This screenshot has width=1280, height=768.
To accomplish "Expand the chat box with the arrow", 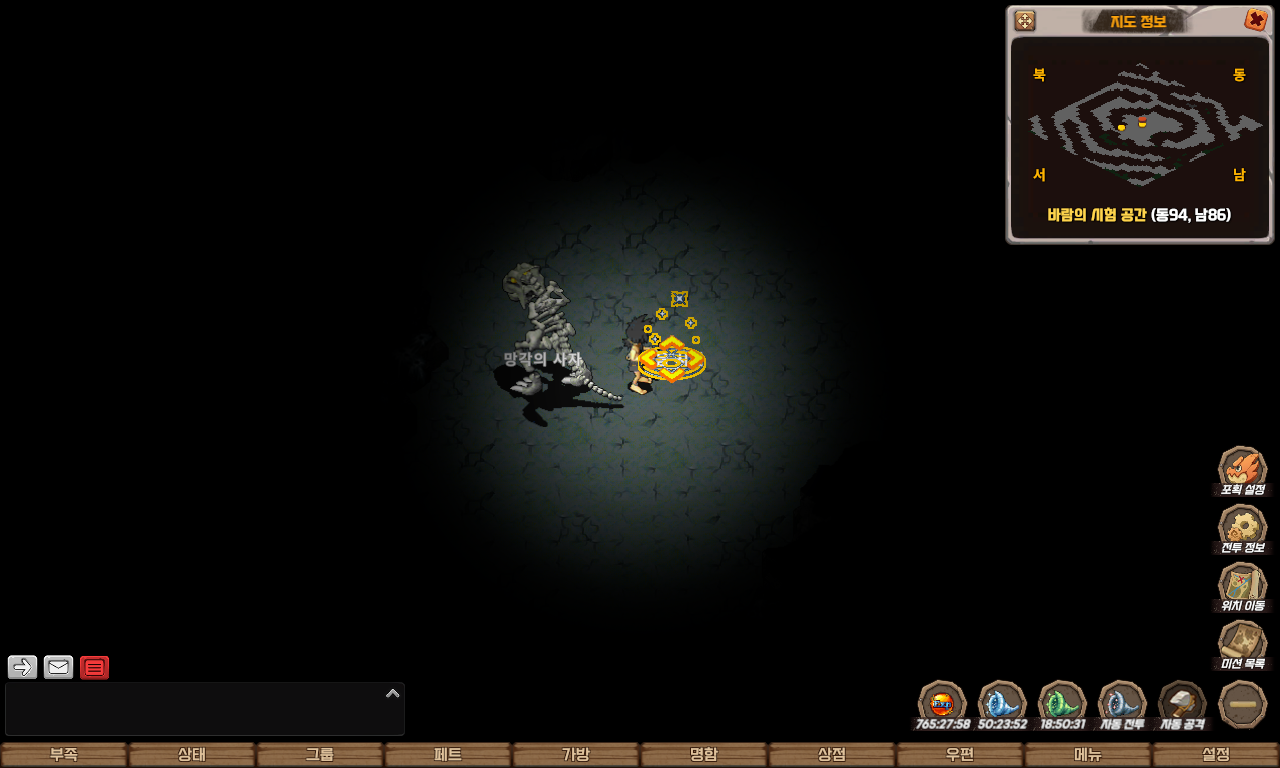I will pyautogui.click(x=393, y=693).
